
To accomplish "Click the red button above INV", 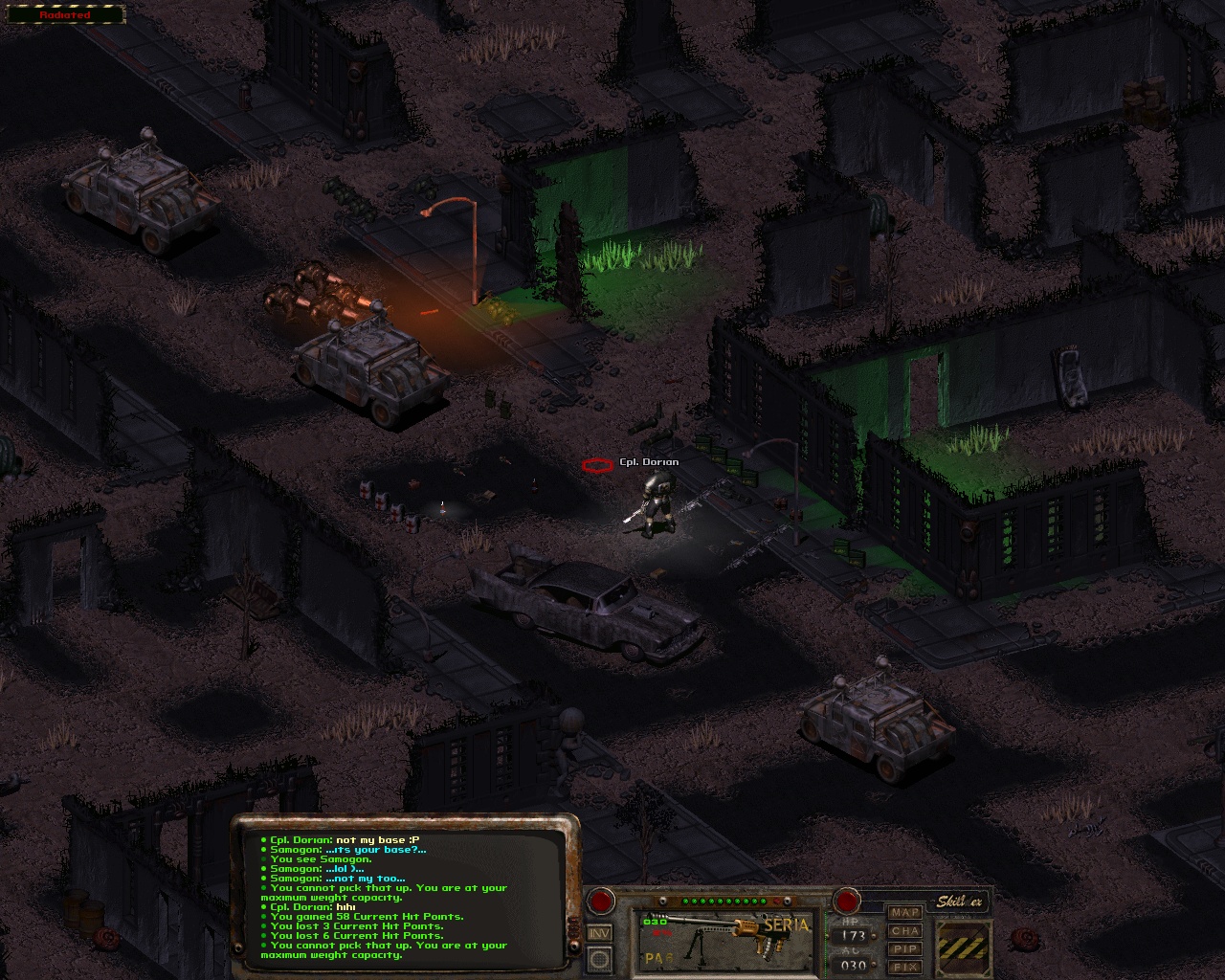I will click(x=601, y=901).
